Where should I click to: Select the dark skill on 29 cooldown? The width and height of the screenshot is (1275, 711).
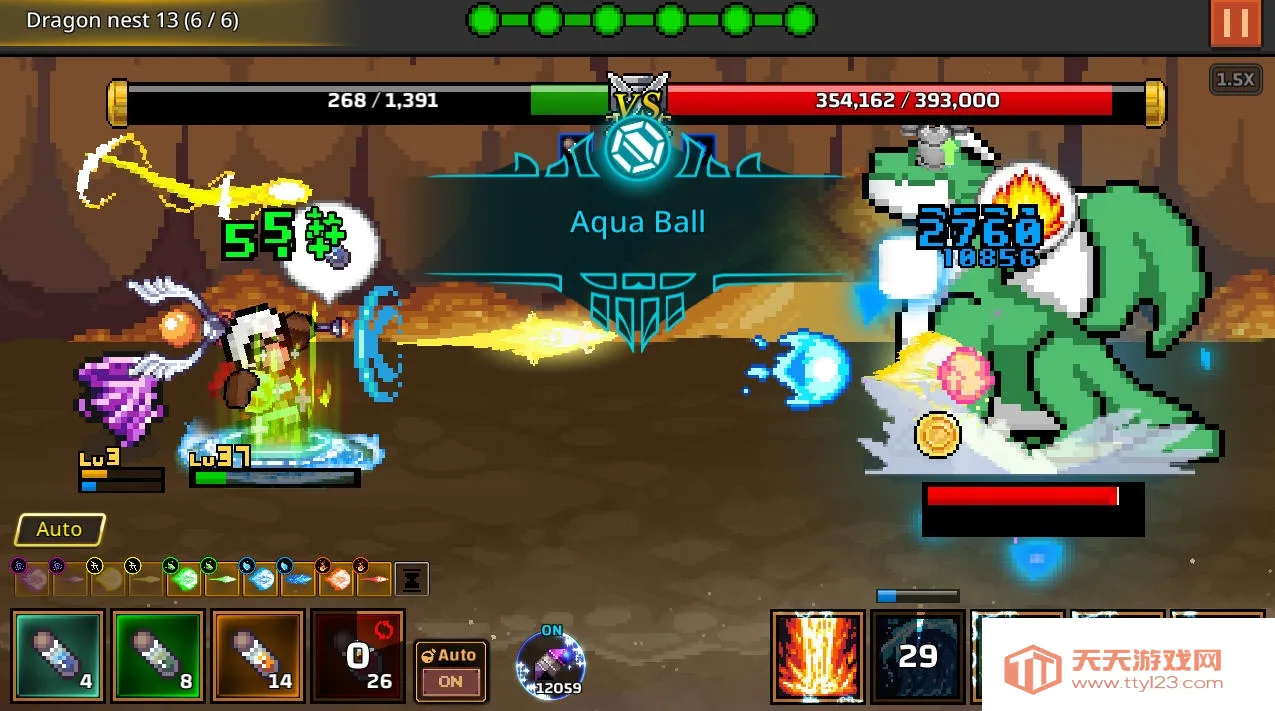(917, 656)
